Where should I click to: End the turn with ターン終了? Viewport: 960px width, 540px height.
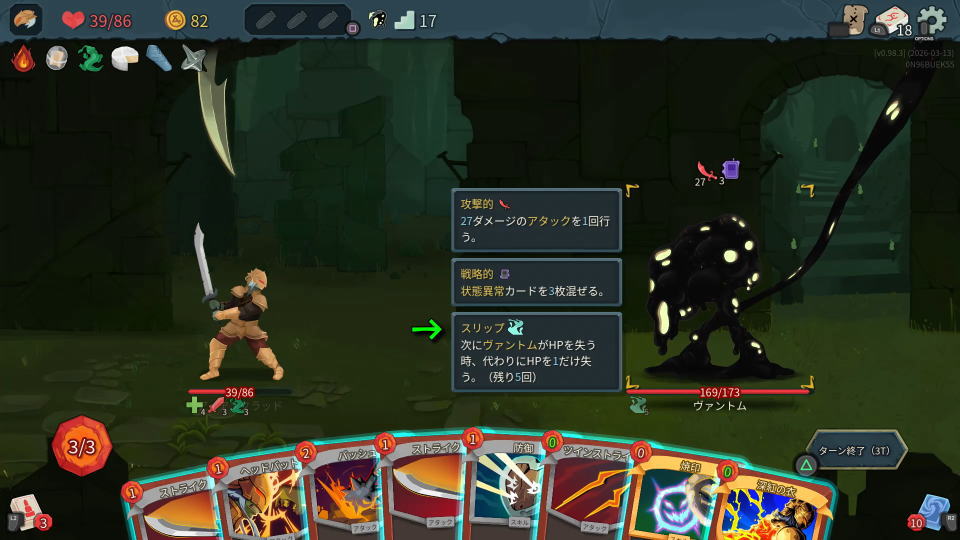pos(855,450)
